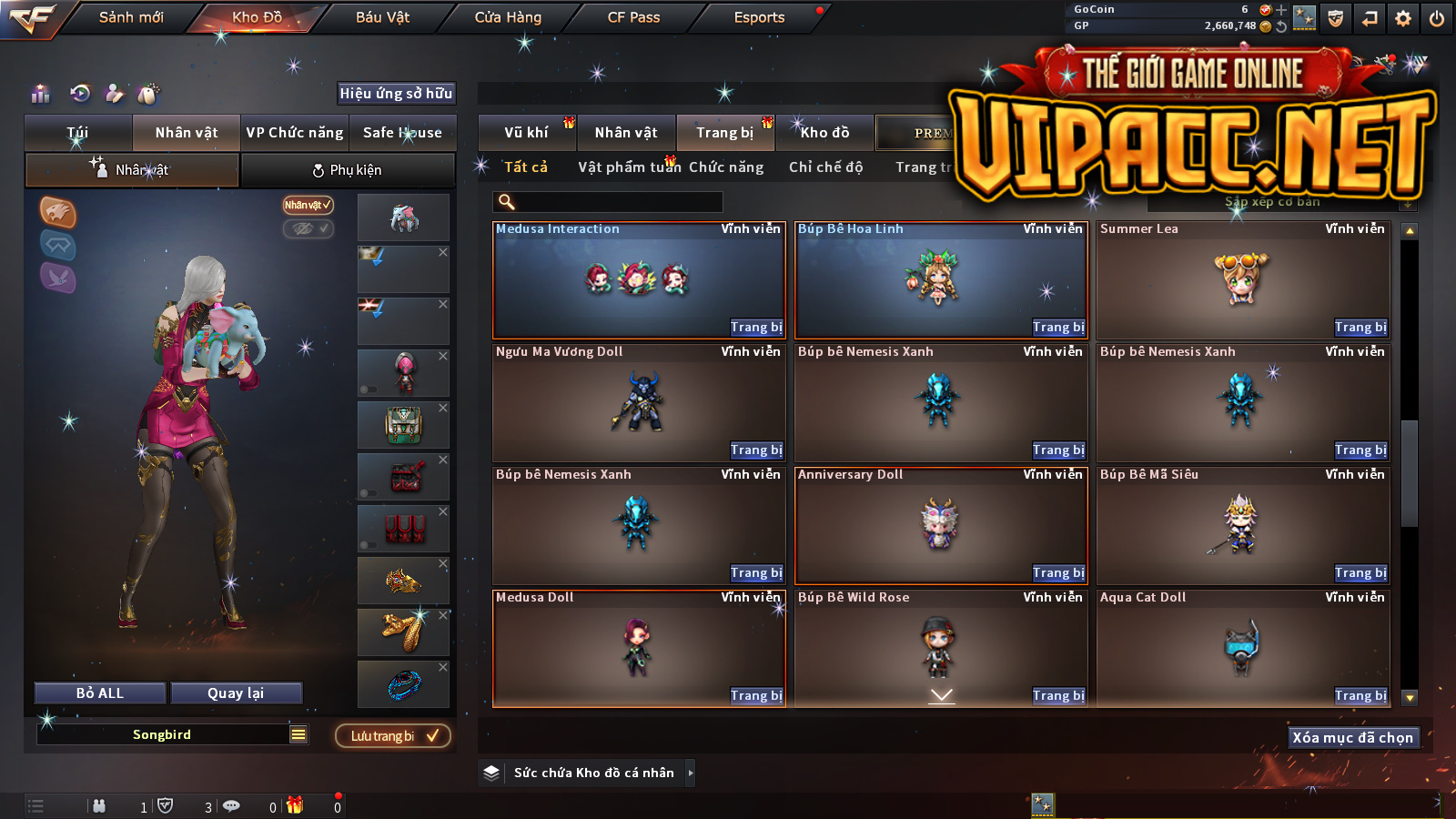Switch to the Kho đồ tab

824,133
